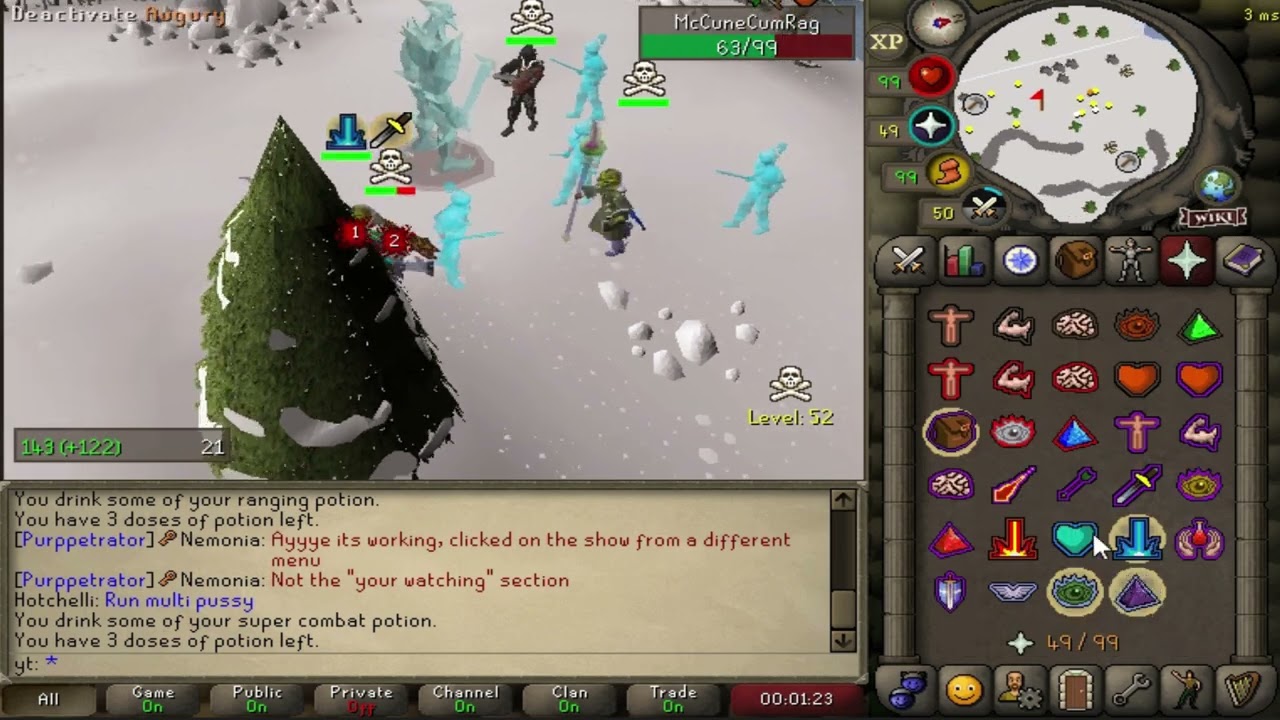1280x720 pixels.
Task: Activate the Protect from Magic prayer
Action: (1012, 487)
